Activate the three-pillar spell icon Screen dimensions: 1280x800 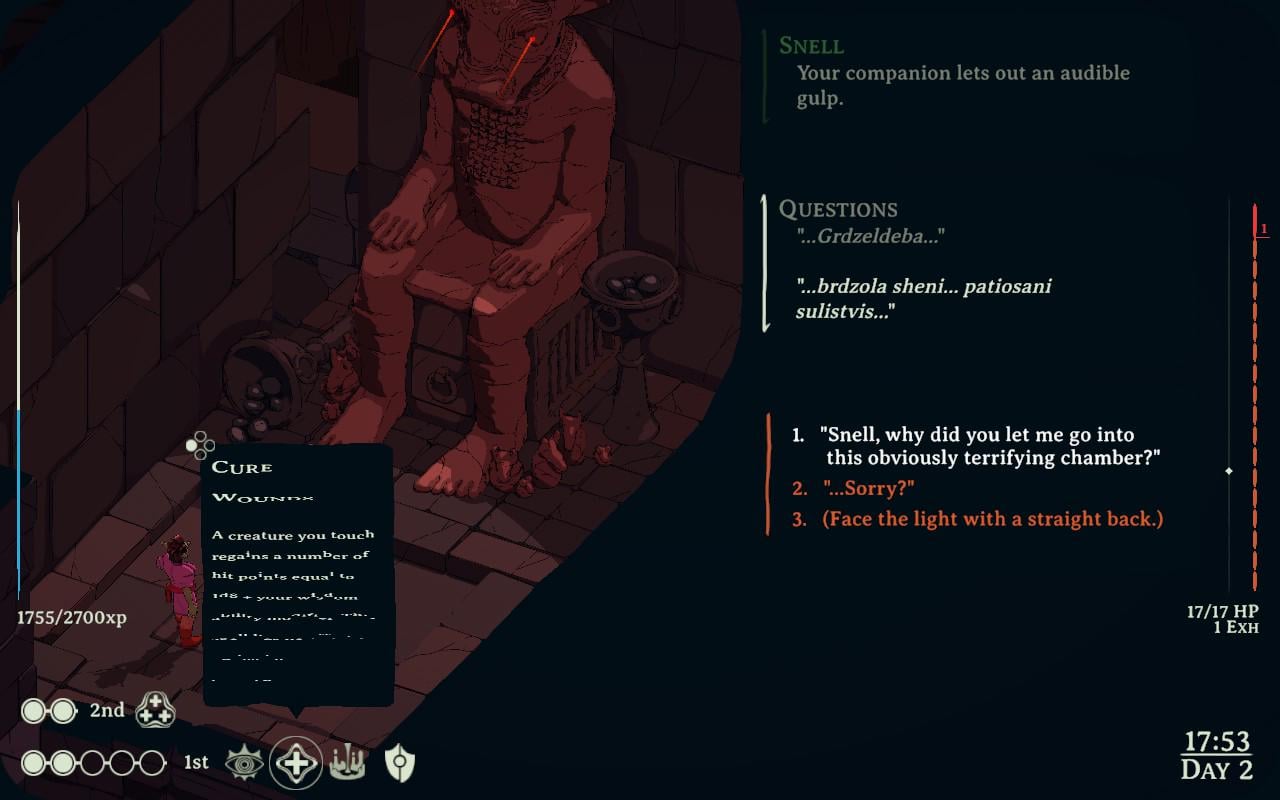pyautogui.click(x=347, y=764)
